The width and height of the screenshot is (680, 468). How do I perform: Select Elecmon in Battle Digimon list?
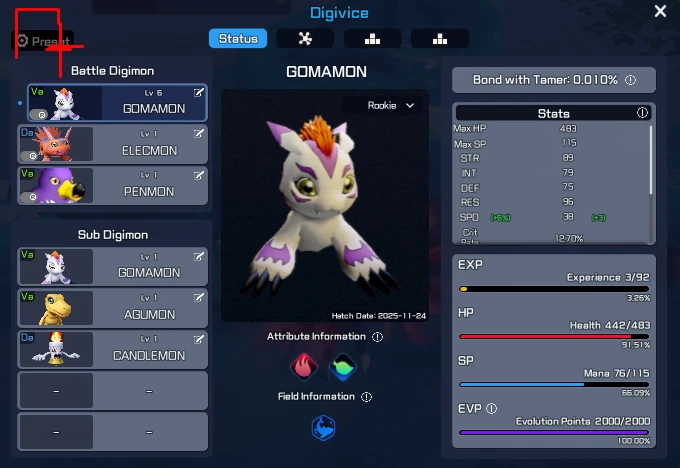point(113,144)
